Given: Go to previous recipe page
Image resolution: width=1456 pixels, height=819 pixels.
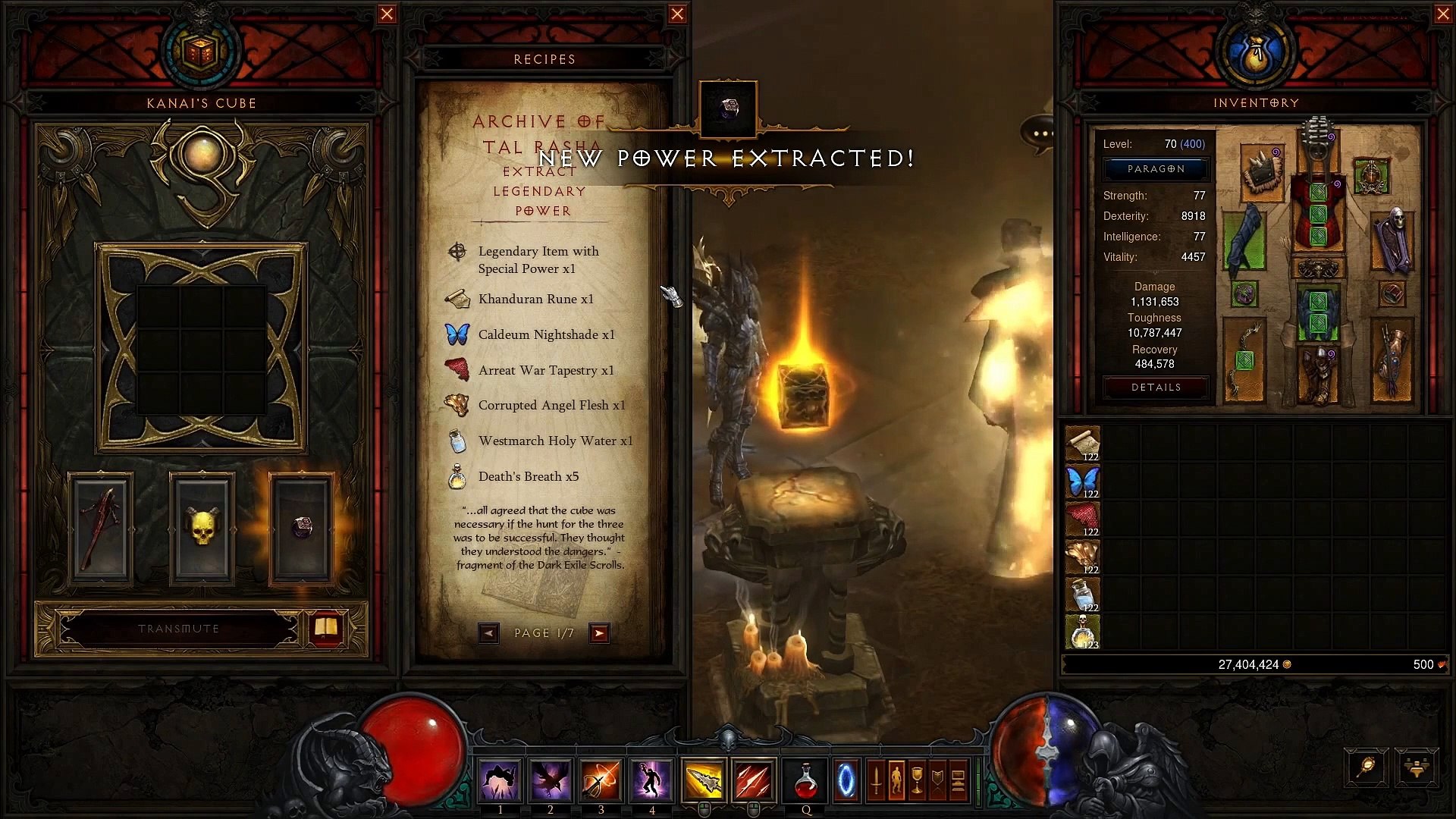Looking at the screenshot, I should [x=488, y=633].
